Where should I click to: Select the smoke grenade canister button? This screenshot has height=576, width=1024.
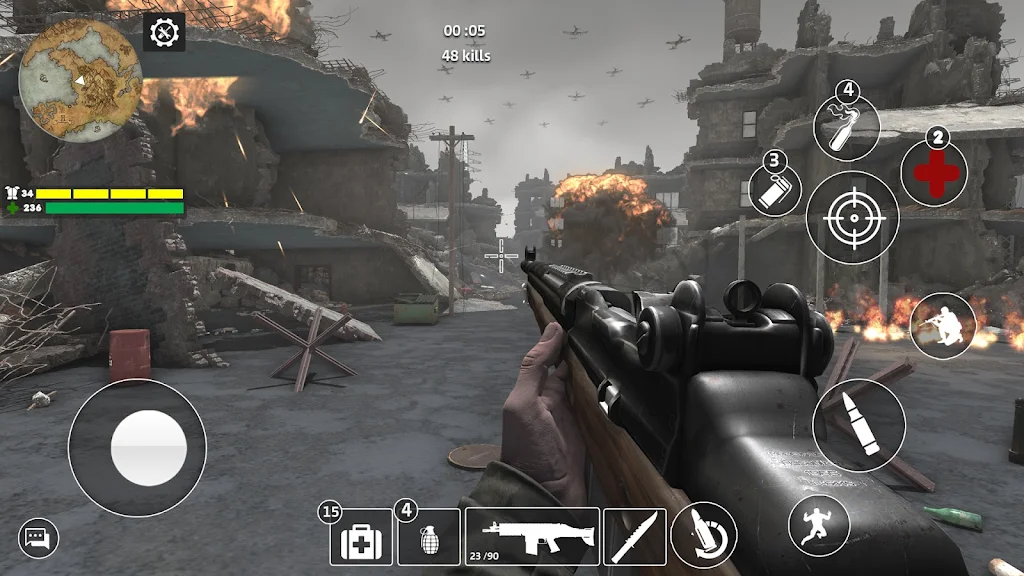tap(776, 189)
